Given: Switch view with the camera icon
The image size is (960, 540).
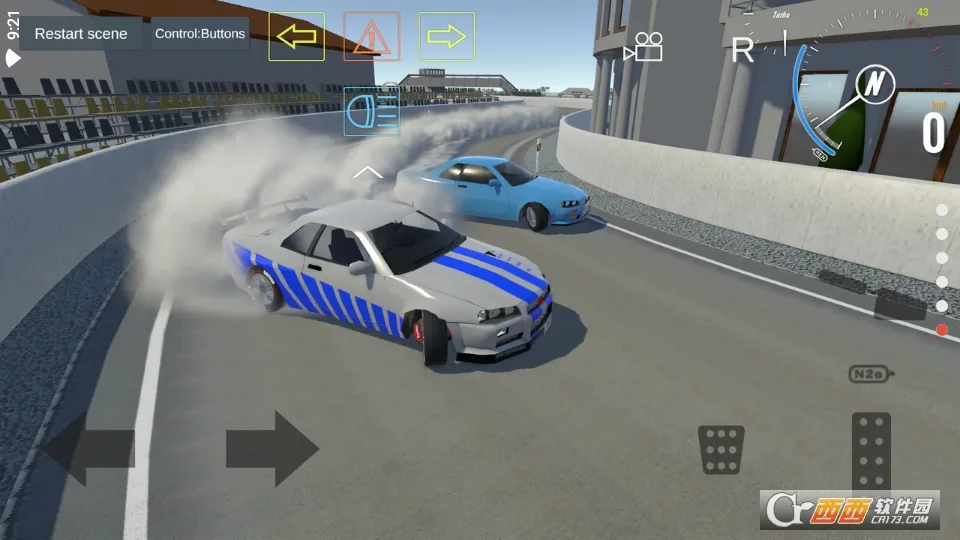Looking at the screenshot, I should click(x=644, y=47).
